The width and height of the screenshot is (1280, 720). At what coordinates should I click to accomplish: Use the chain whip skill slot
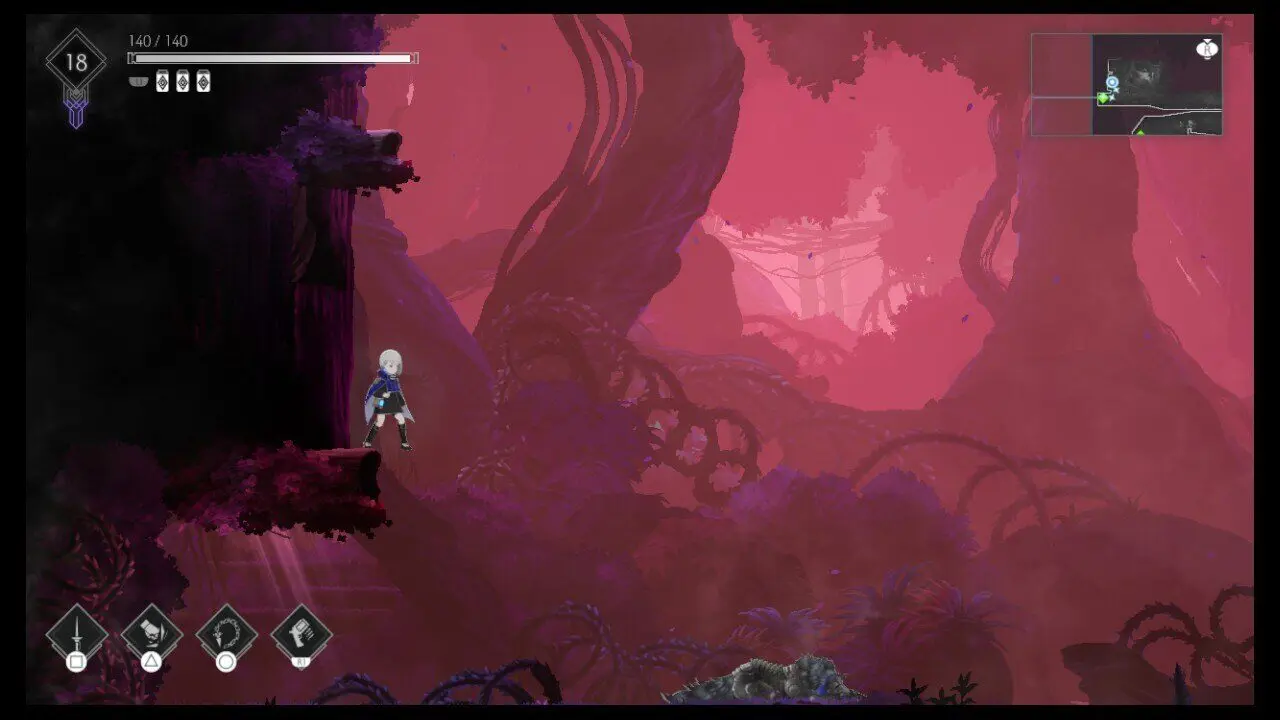[226, 634]
